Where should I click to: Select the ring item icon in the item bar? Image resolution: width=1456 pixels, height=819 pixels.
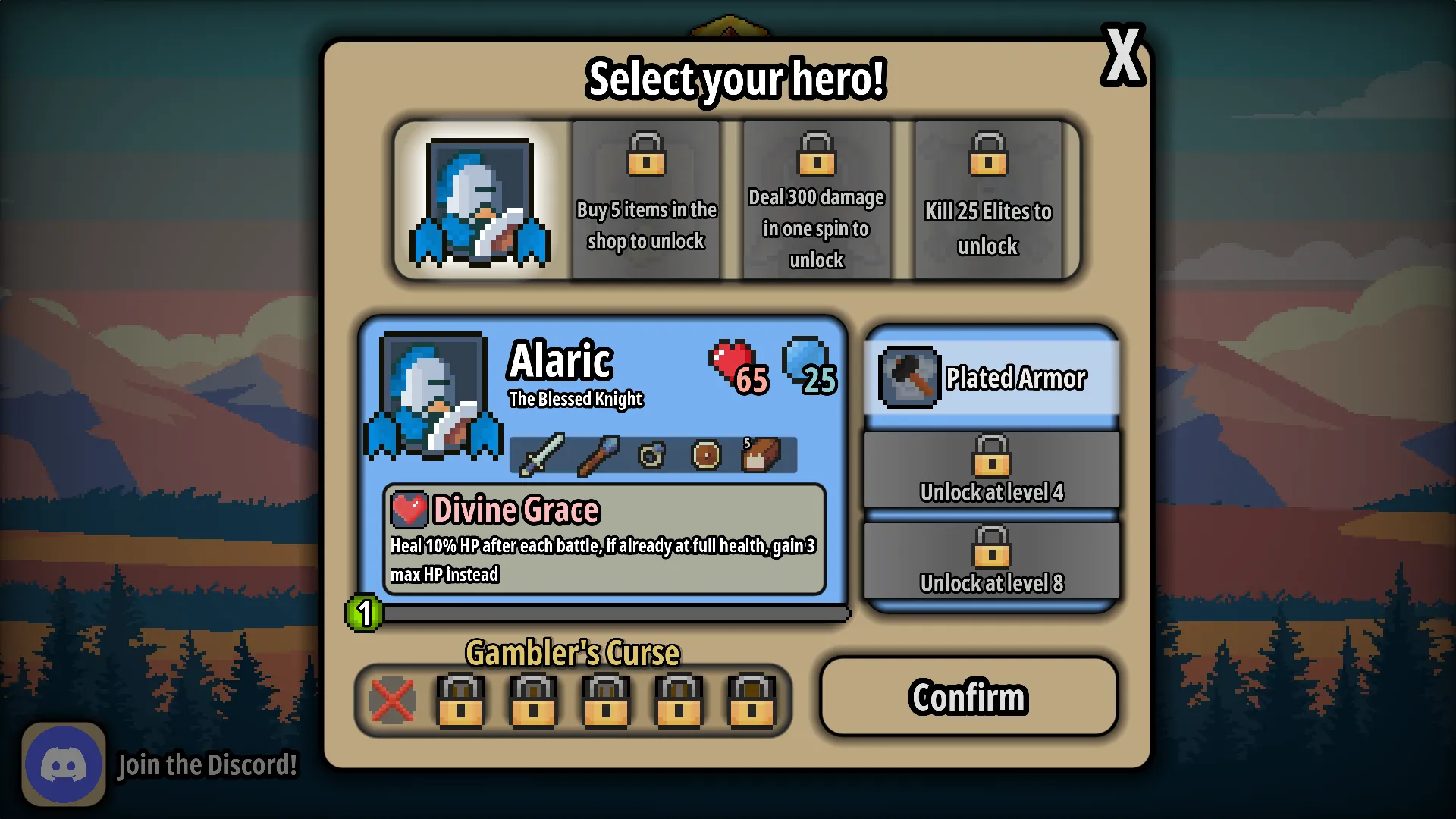point(653,455)
